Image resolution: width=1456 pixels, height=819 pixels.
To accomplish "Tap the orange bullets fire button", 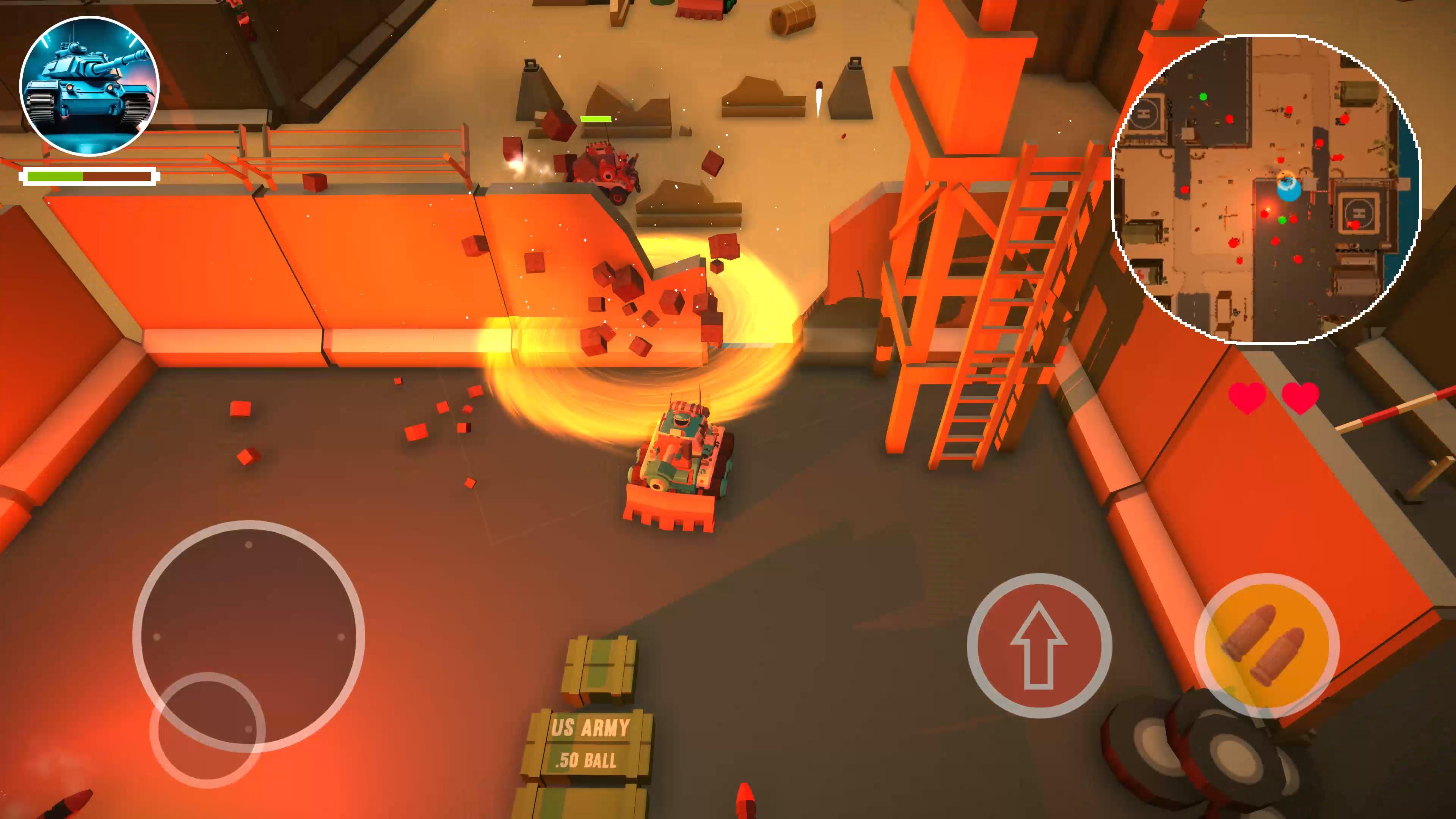I will click(x=1266, y=645).
